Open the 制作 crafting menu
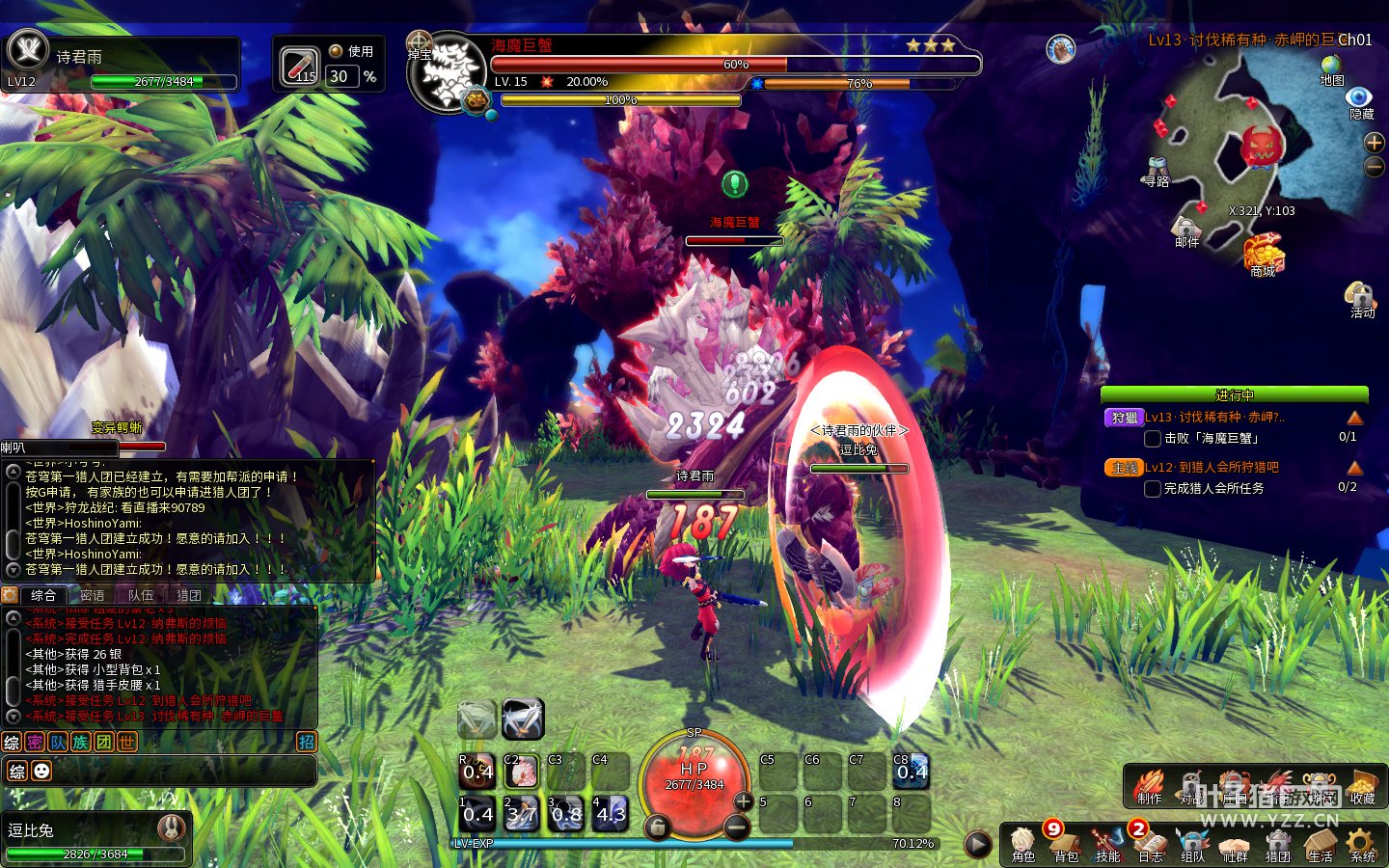 point(1148,786)
